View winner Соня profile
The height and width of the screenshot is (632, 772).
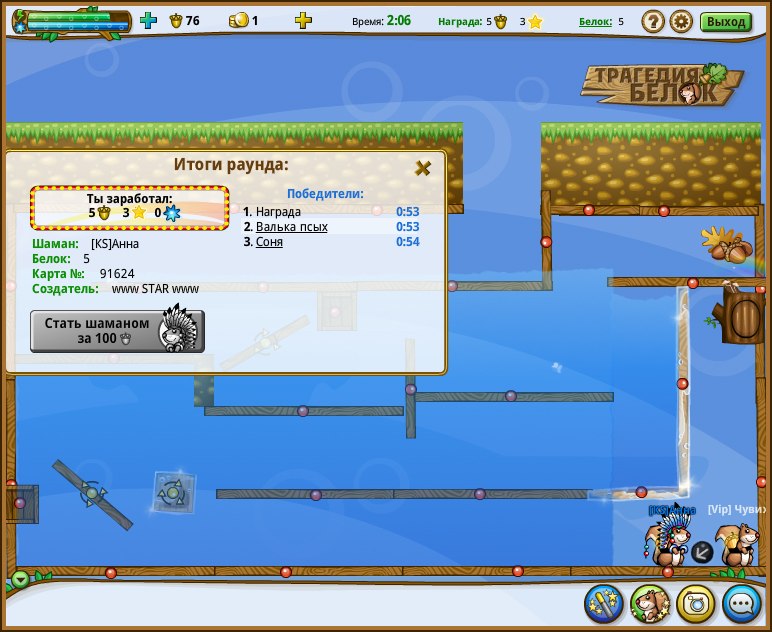pyautogui.click(x=269, y=242)
